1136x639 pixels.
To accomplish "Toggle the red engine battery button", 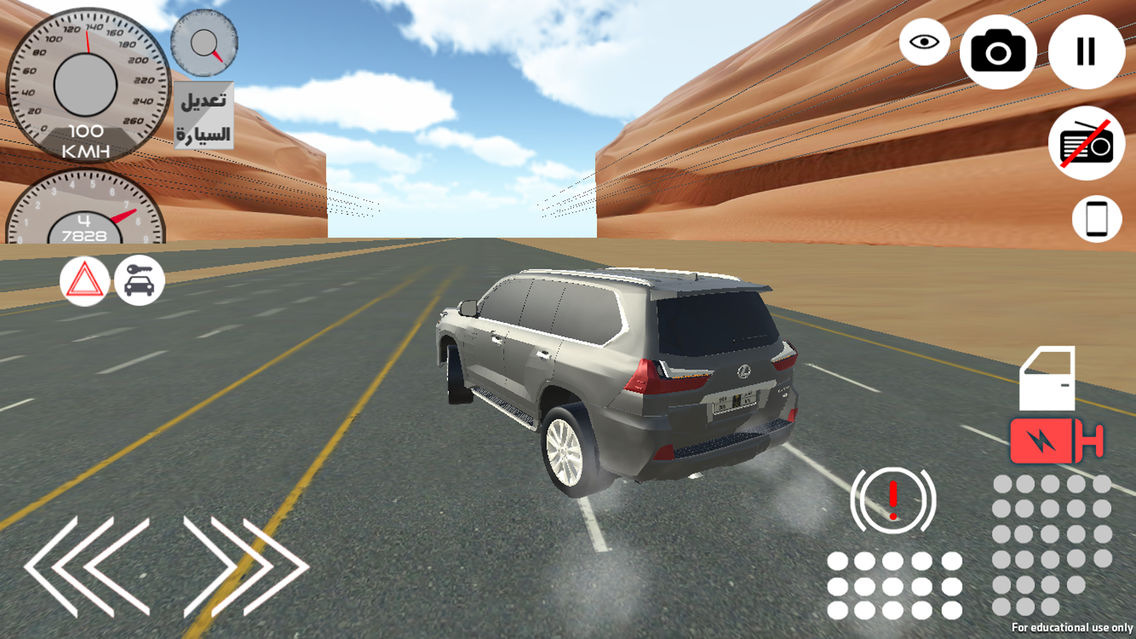I will click(1055, 440).
